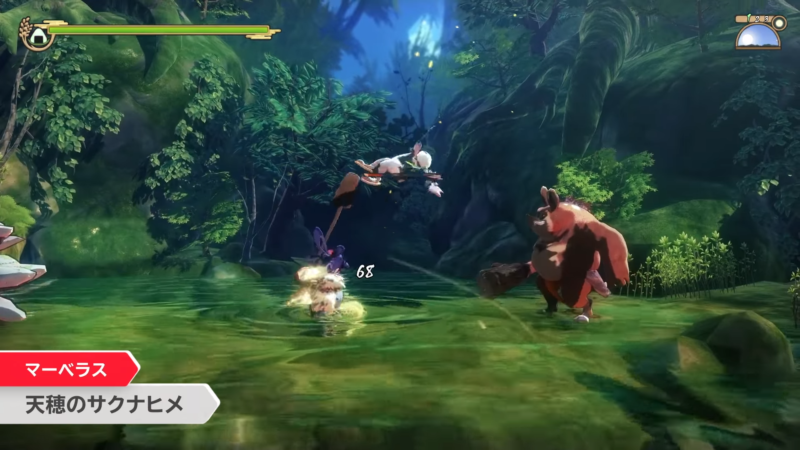Click the red マーベラス publisher banner
The height and width of the screenshot is (450, 800).
click(x=66, y=368)
